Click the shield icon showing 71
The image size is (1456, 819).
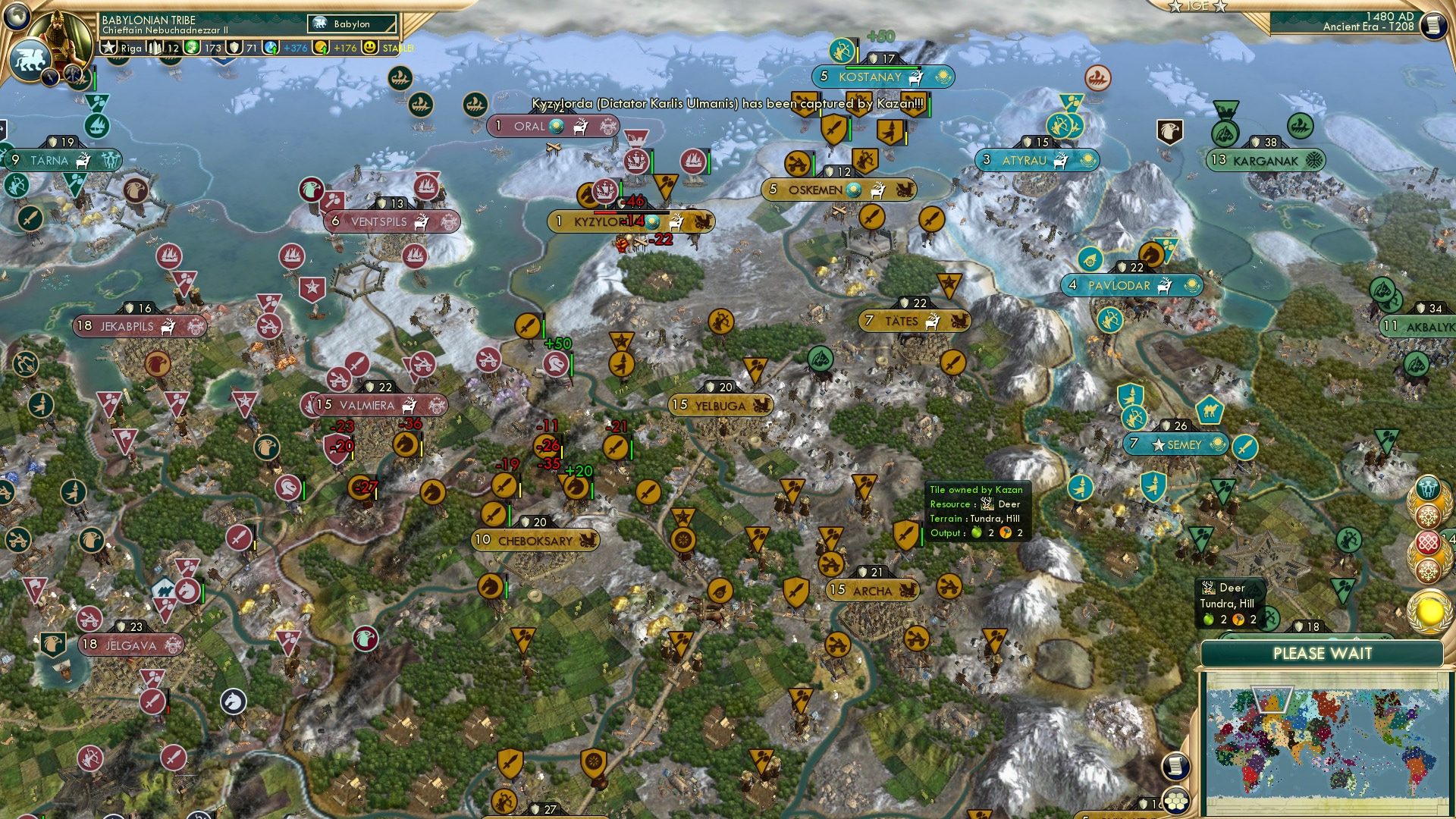pos(235,48)
